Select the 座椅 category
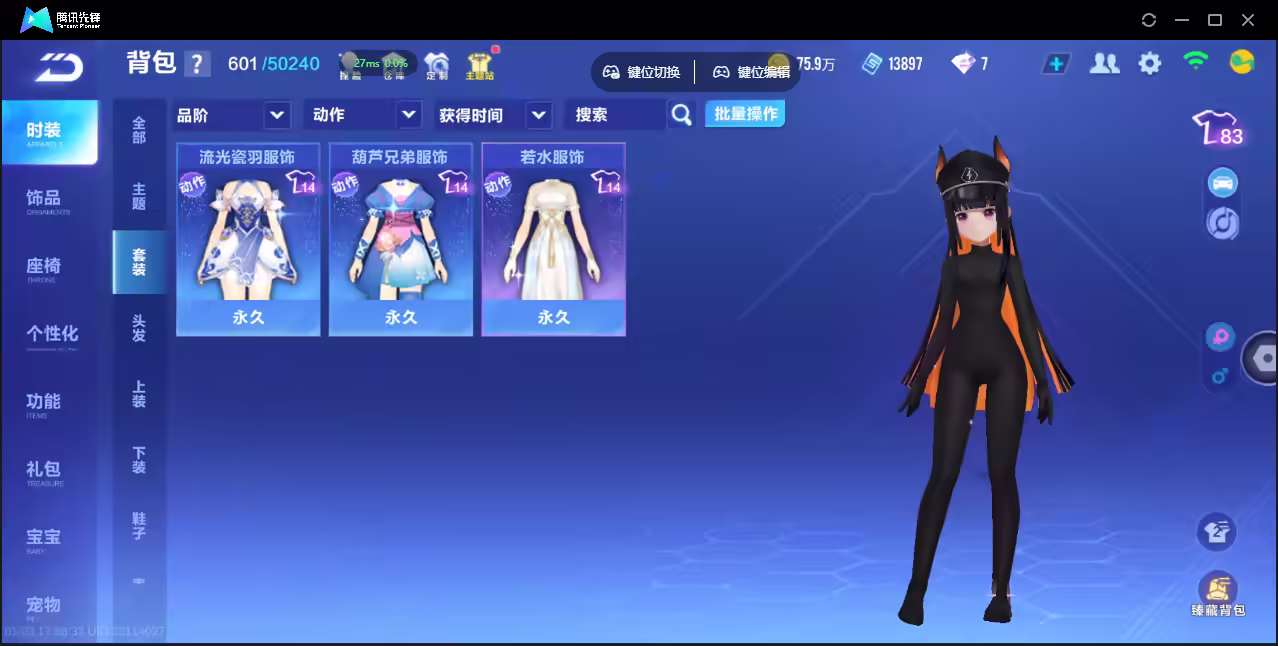 pyautogui.click(x=45, y=267)
